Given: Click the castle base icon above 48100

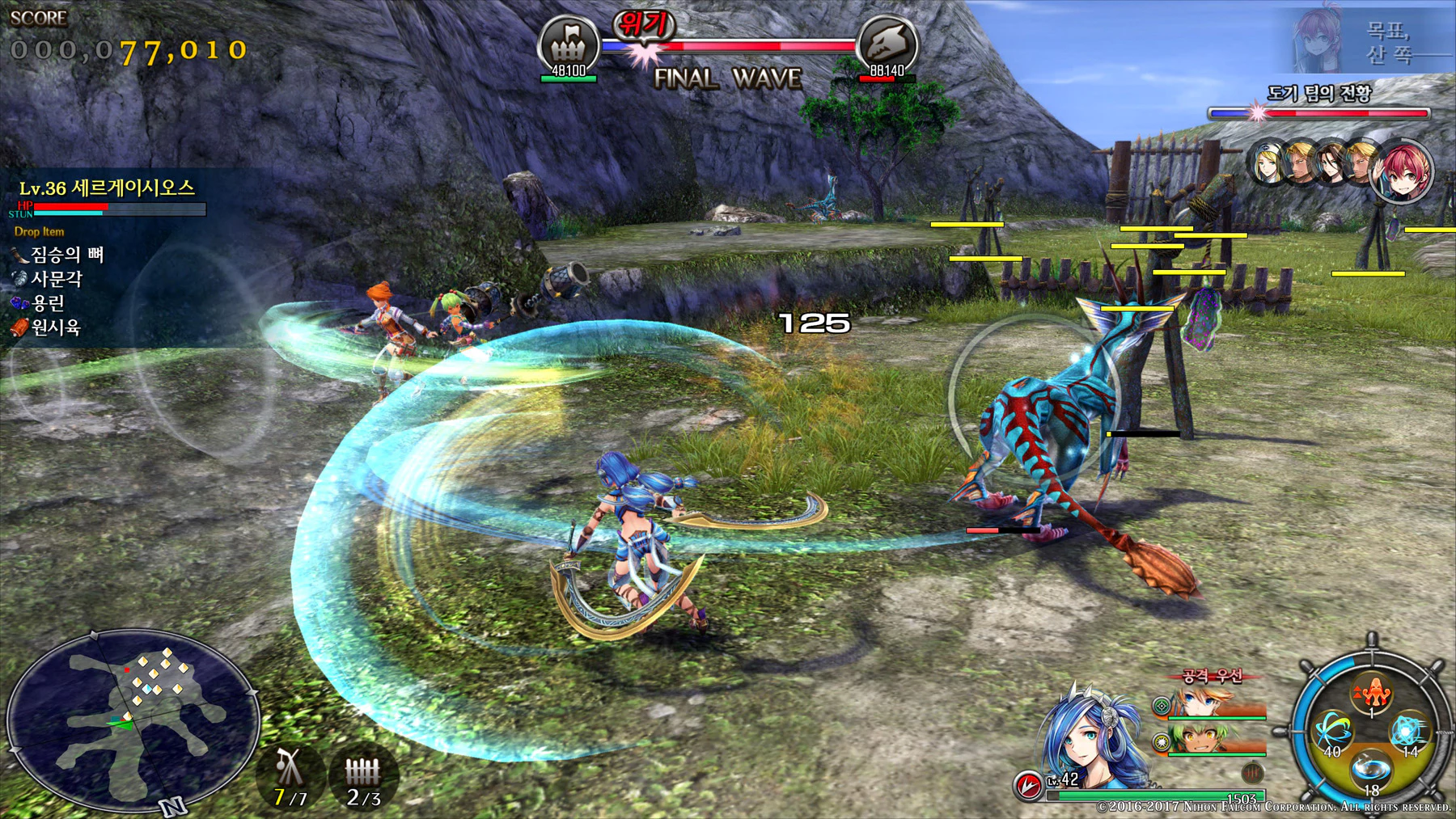Looking at the screenshot, I should (x=569, y=43).
